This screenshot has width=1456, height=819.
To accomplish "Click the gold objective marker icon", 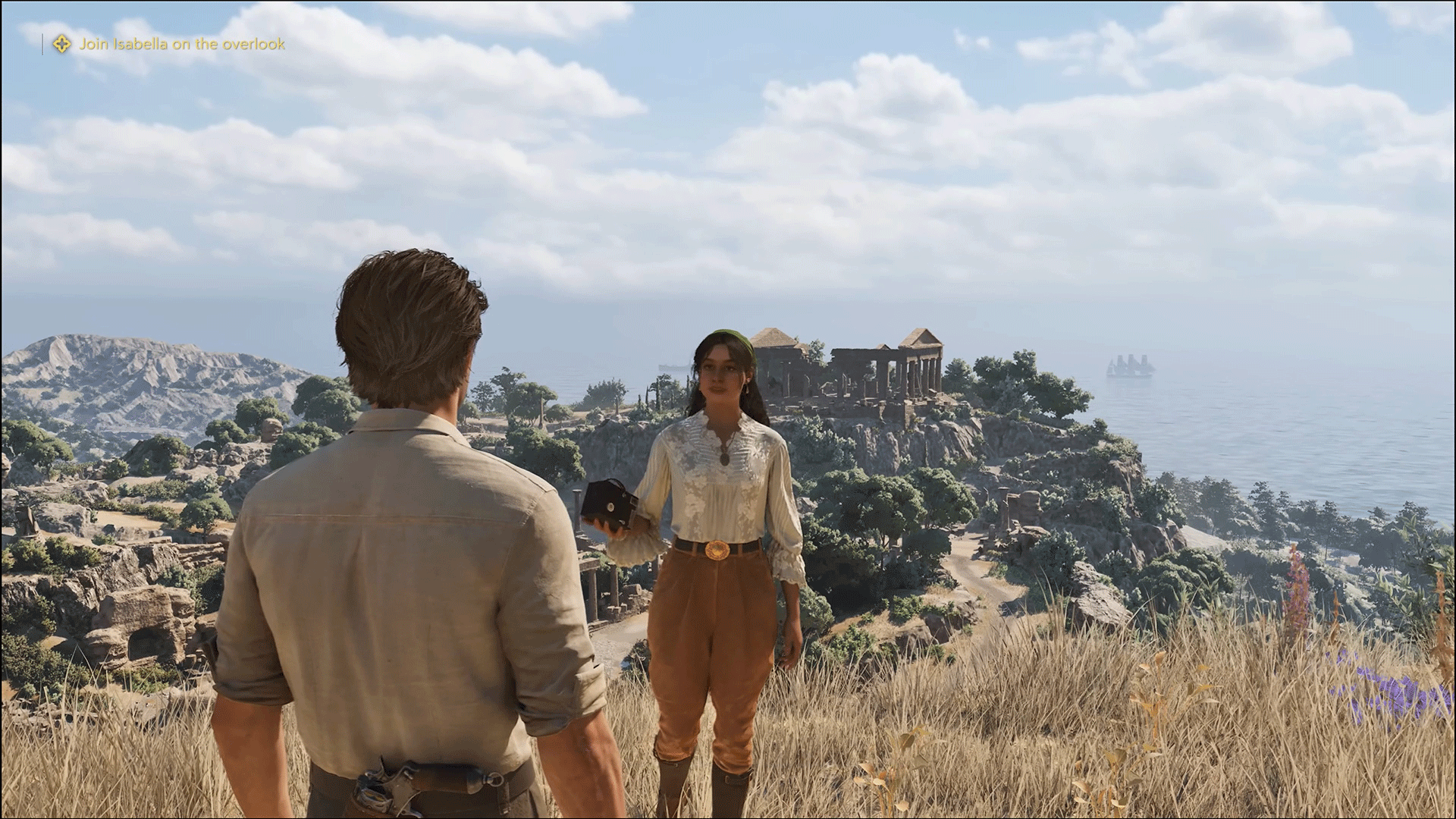I will click(x=61, y=44).
